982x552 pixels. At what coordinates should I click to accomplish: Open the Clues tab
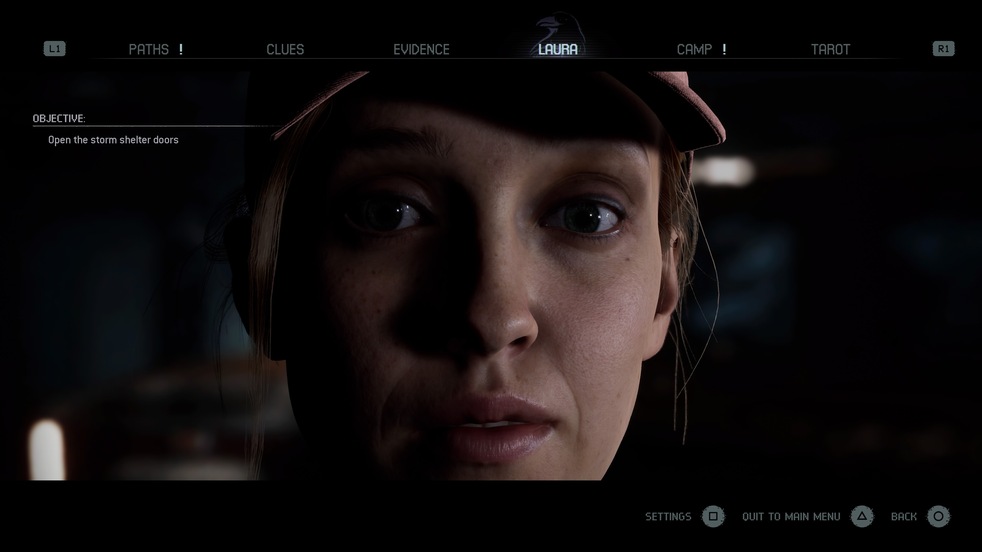pyautogui.click(x=285, y=49)
